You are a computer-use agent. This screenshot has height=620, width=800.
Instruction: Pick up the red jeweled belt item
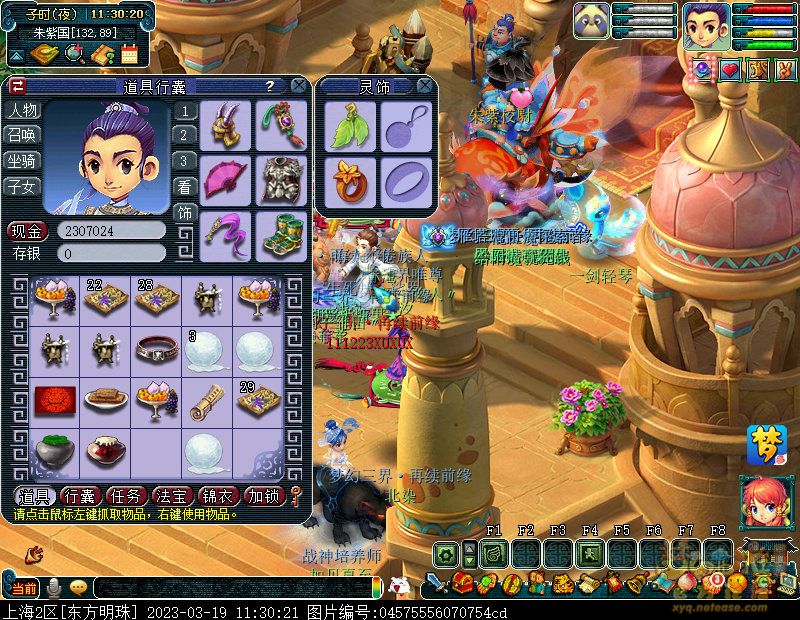click(x=157, y=349)
